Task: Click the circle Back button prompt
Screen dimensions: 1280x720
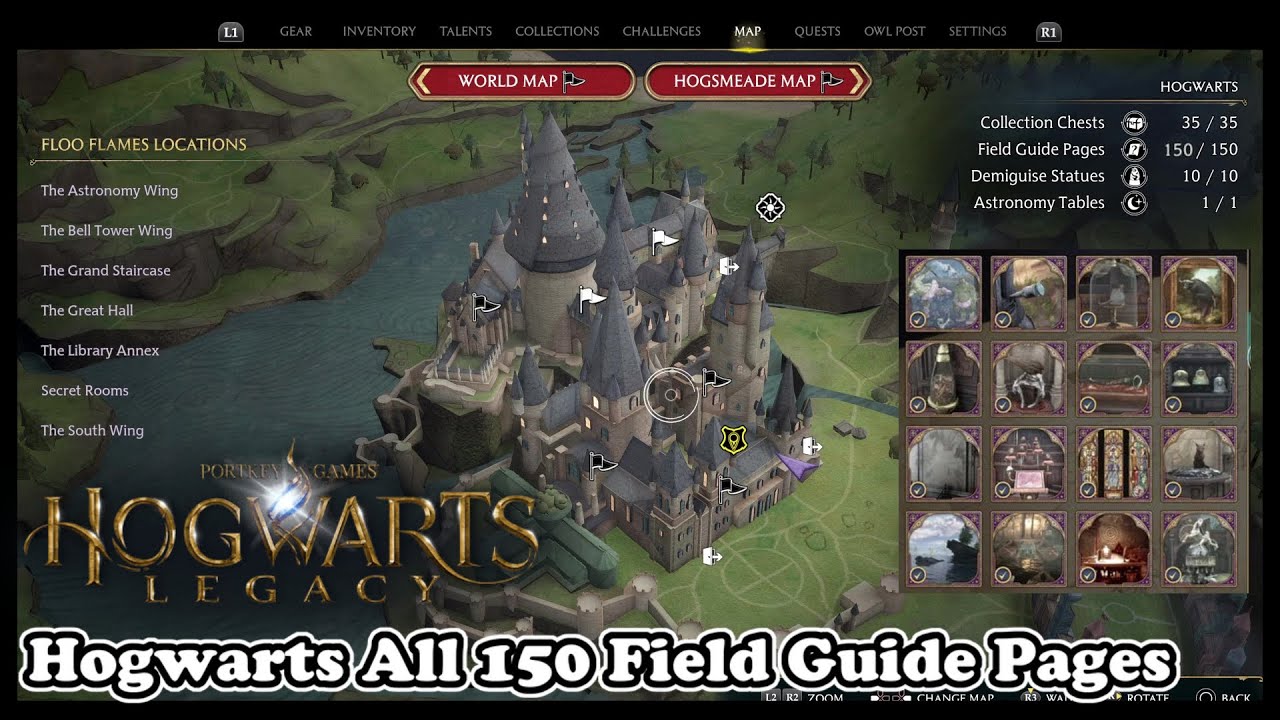Action: [x=1205, y=697]
